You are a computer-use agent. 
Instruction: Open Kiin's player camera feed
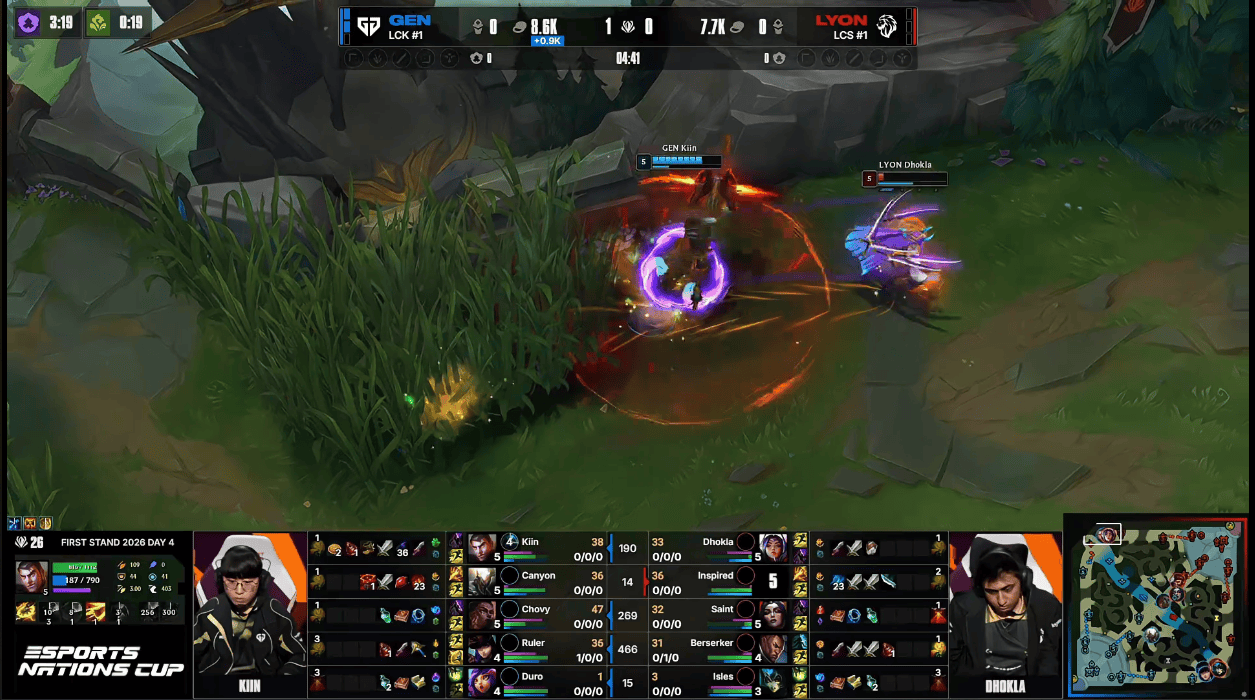[249, 606]
